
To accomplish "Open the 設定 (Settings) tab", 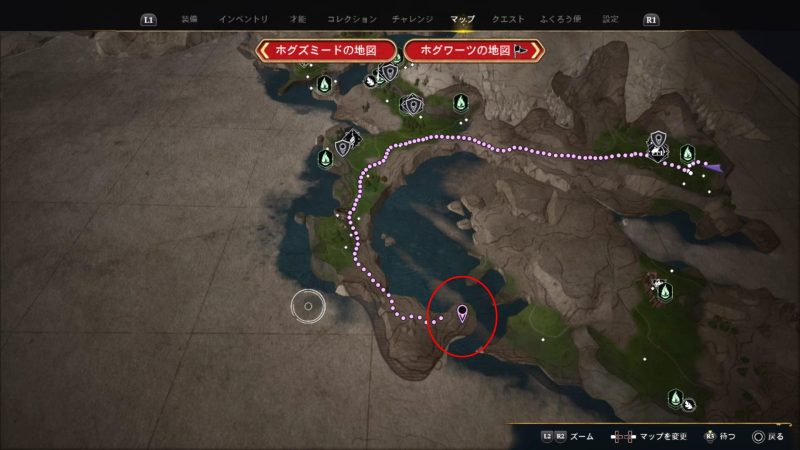I will 610,19.
